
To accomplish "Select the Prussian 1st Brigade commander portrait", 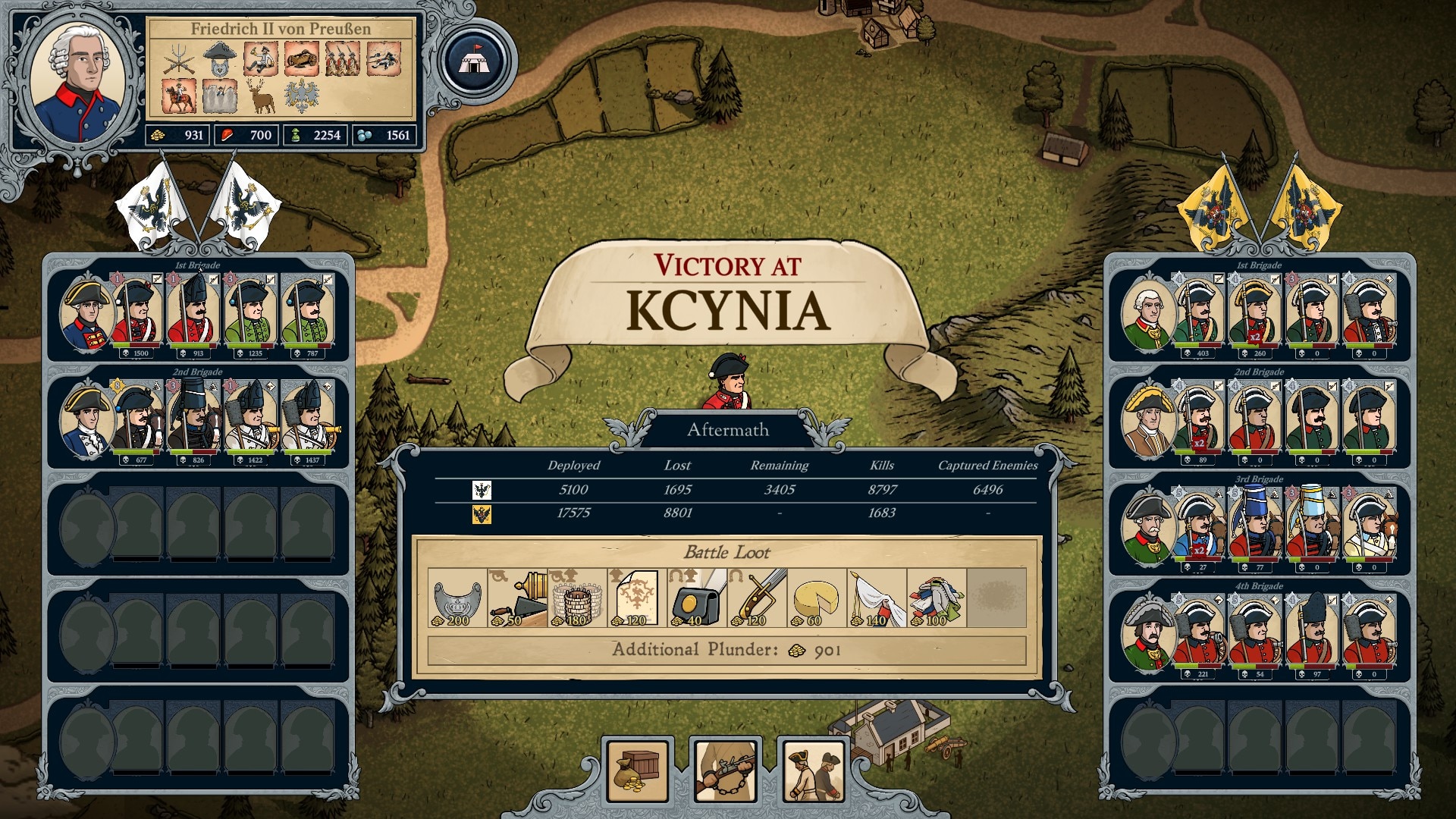I will pos(86,314).
